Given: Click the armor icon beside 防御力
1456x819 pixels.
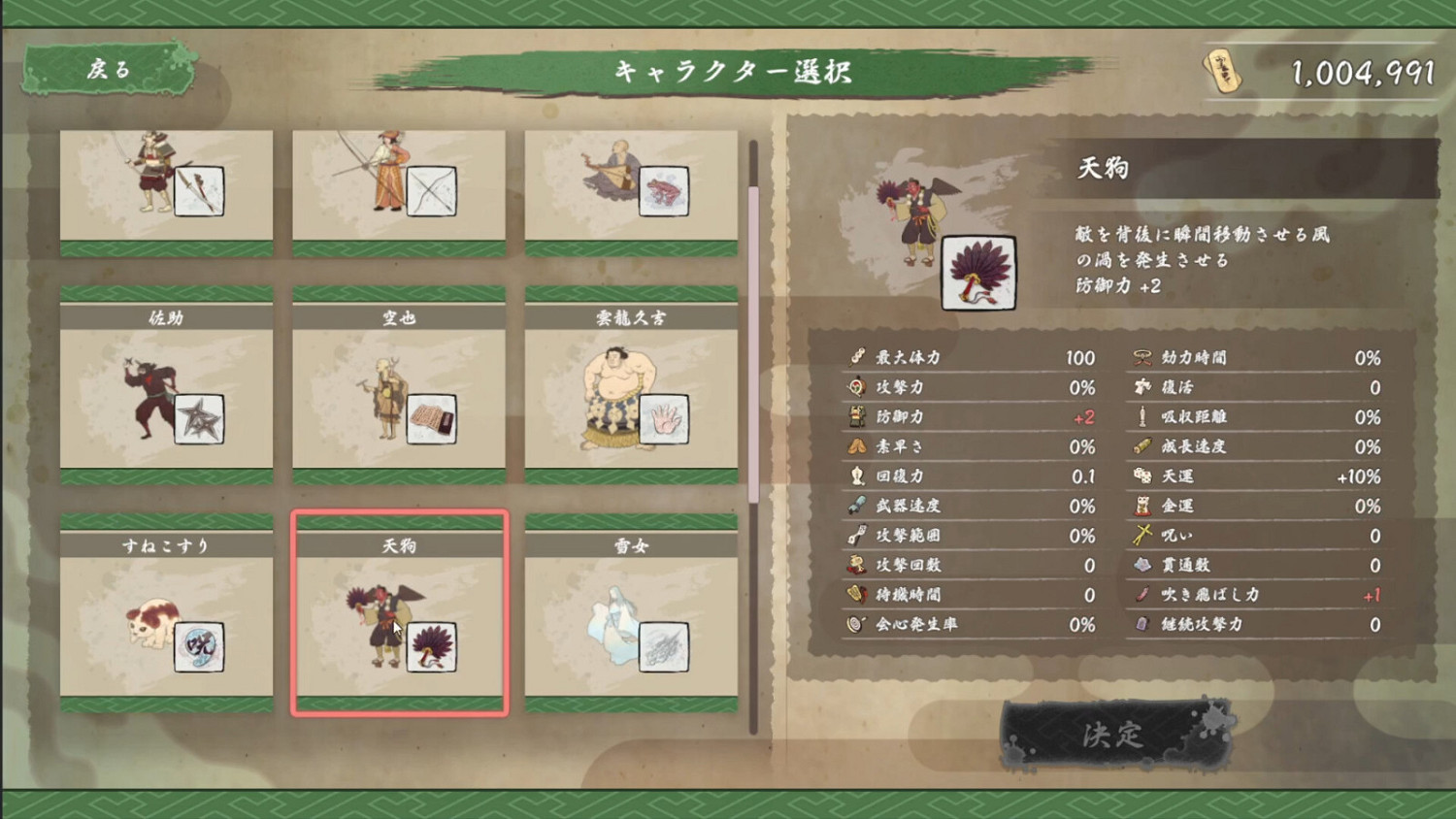Looking at the screenshot, I should pyautogui.click(x=856, y=416).
